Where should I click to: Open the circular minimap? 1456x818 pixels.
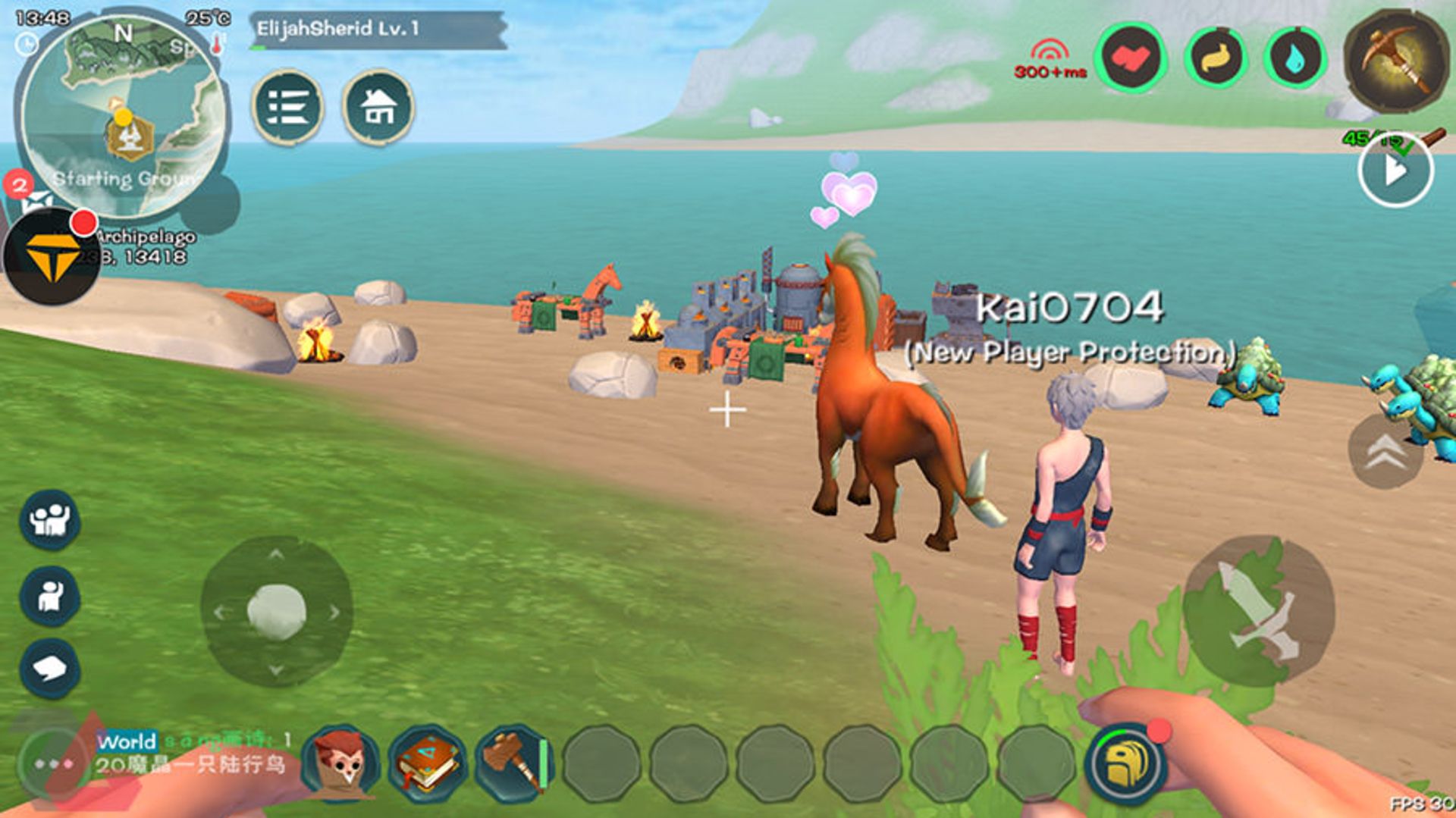tap(123, 114)
